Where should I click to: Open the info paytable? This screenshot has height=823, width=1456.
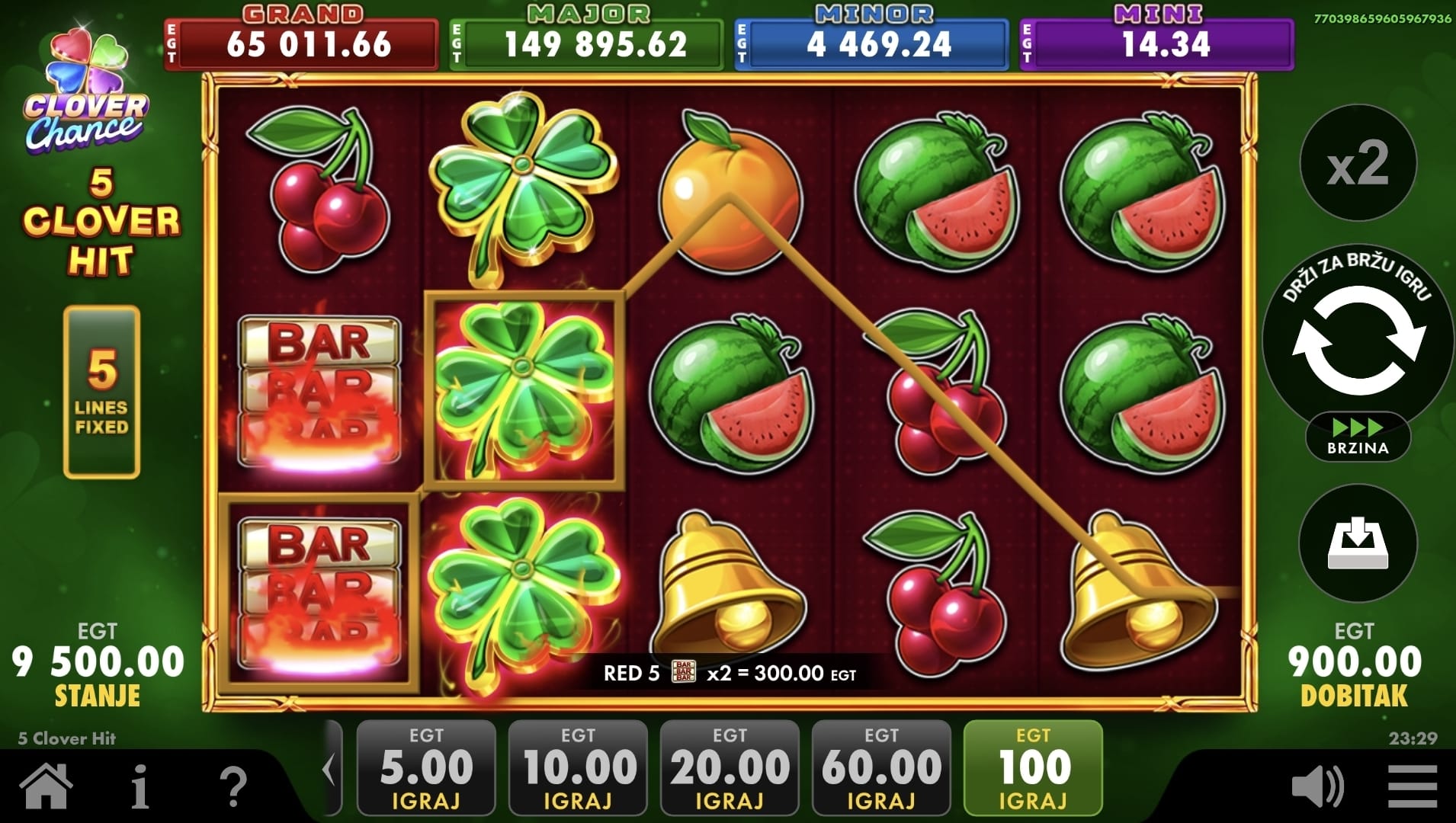click(140, 786)
